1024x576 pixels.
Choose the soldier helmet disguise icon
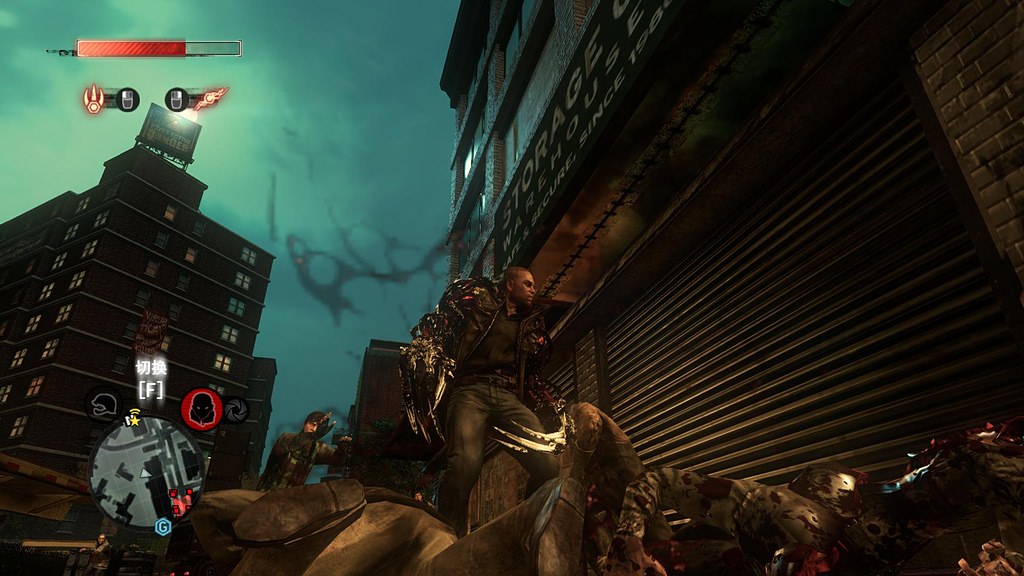coord(102,405)
